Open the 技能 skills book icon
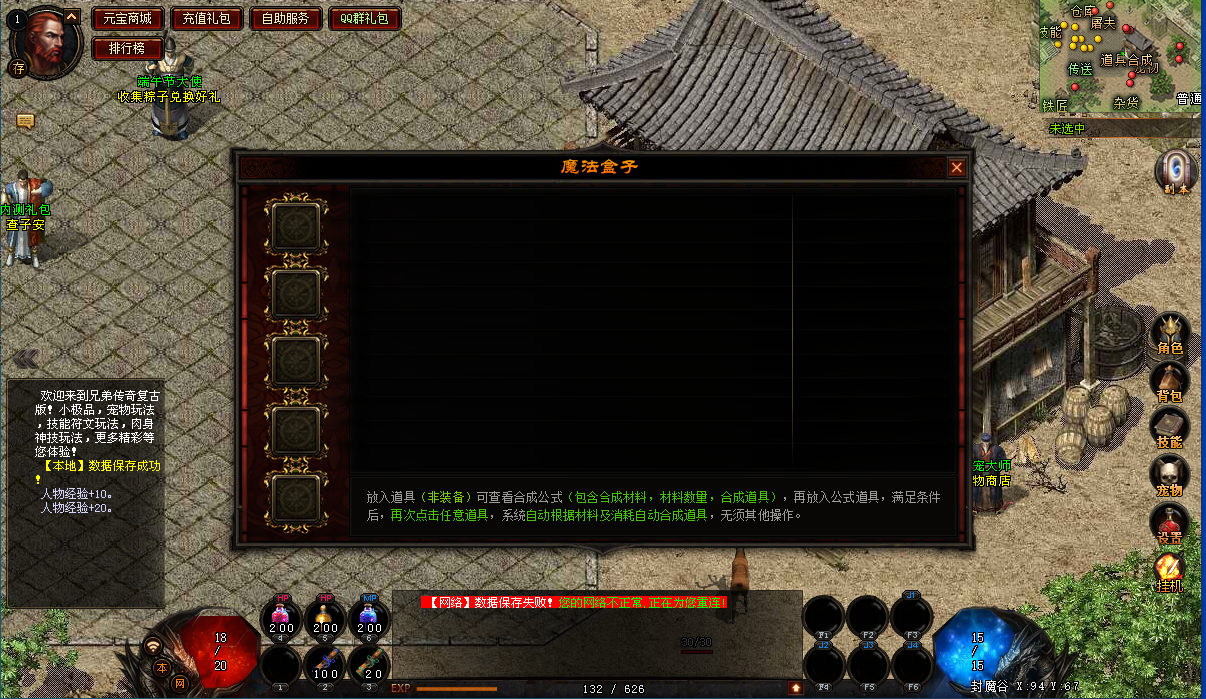The image size is (1206, 699). [x=1169, y=428]
